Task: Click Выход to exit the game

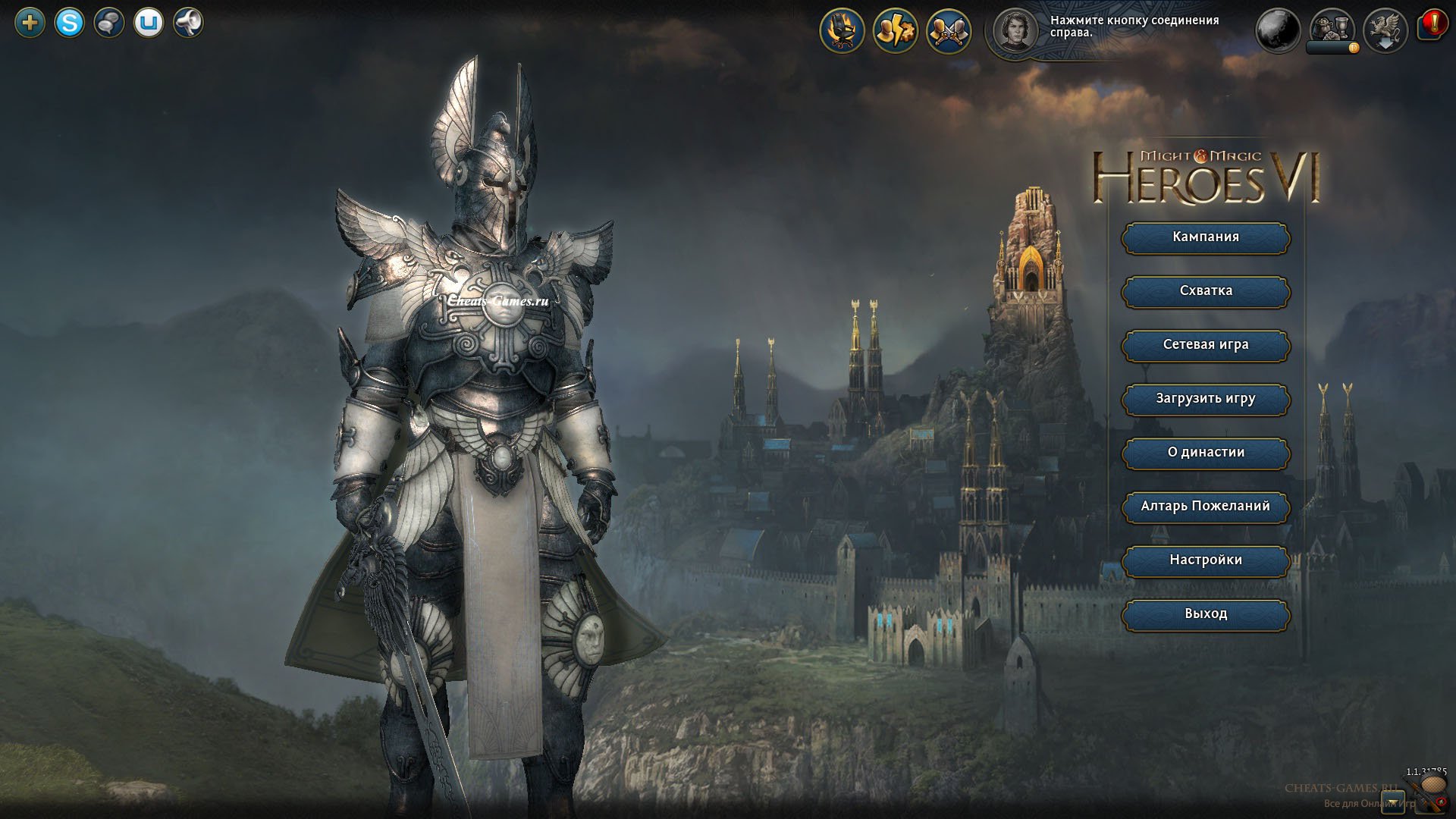Action: tap(1206, 614)
